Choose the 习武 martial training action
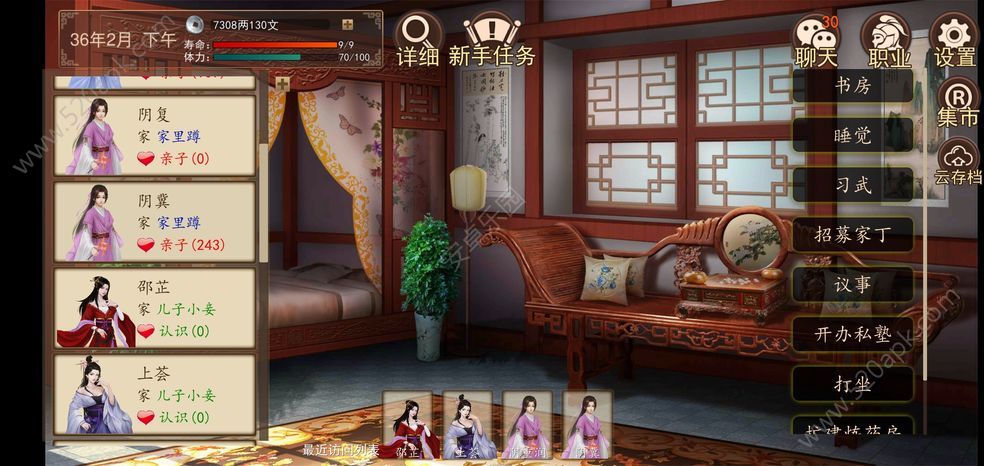 pos(852,184)
